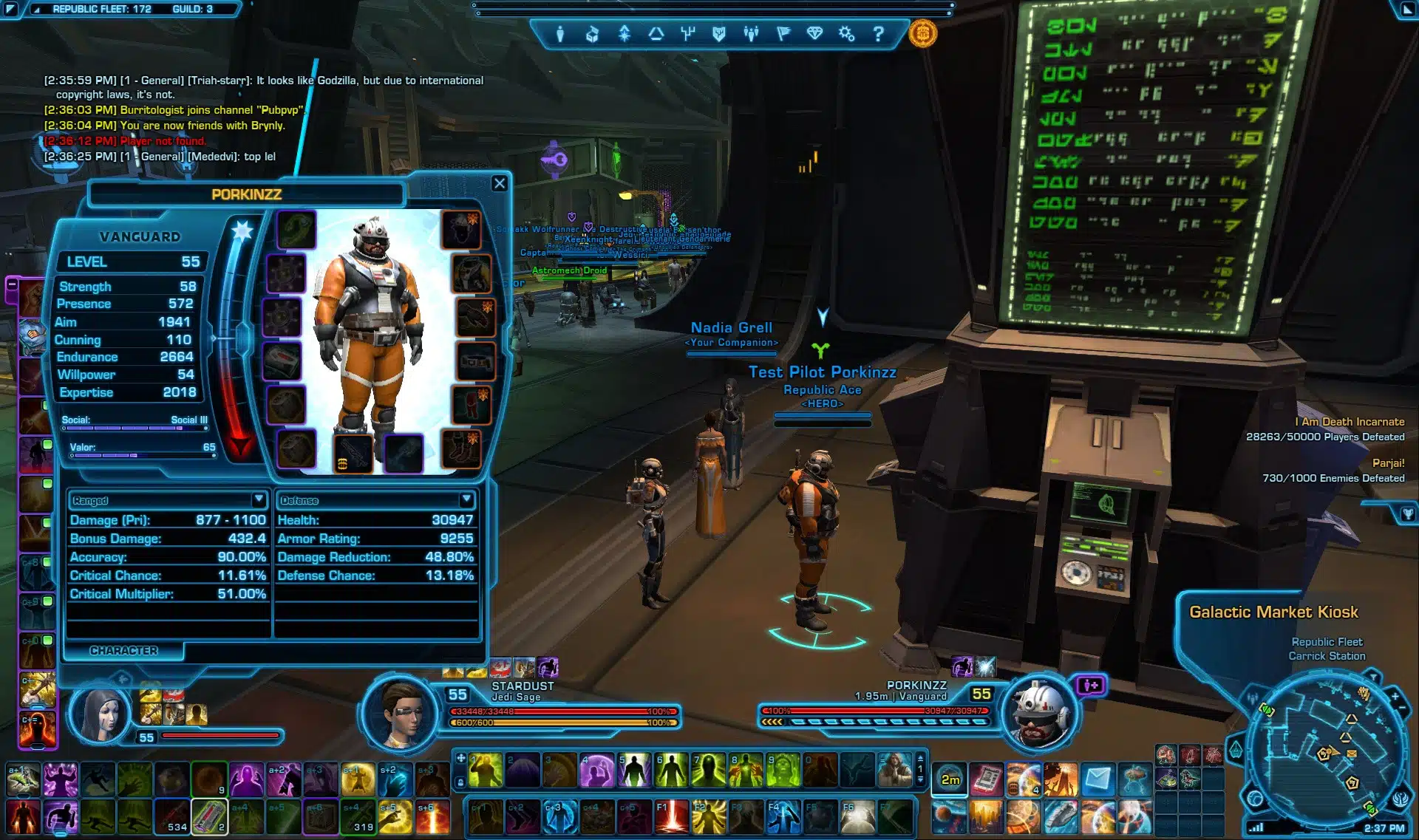The image size is (1419, 840).
Task: Open preferences with the gear icon
Action: [x=847, y=34]
